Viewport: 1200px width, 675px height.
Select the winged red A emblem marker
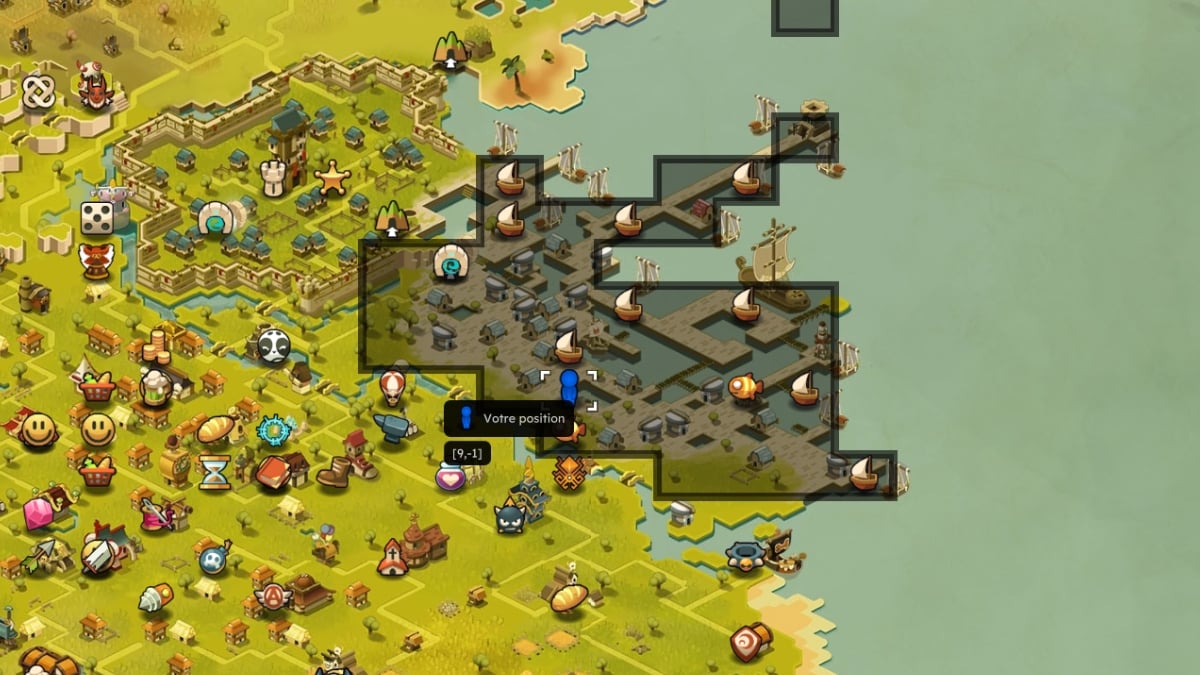272,597
